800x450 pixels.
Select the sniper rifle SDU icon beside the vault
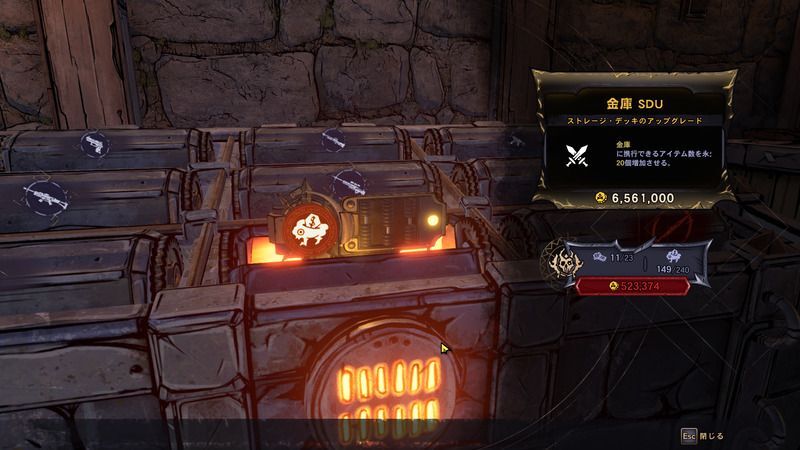(348, 183)
